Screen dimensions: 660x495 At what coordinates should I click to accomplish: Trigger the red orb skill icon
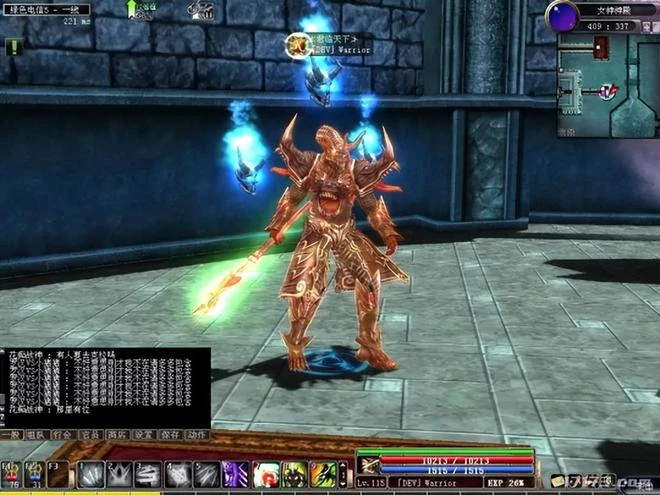click(x=266, y=474)
